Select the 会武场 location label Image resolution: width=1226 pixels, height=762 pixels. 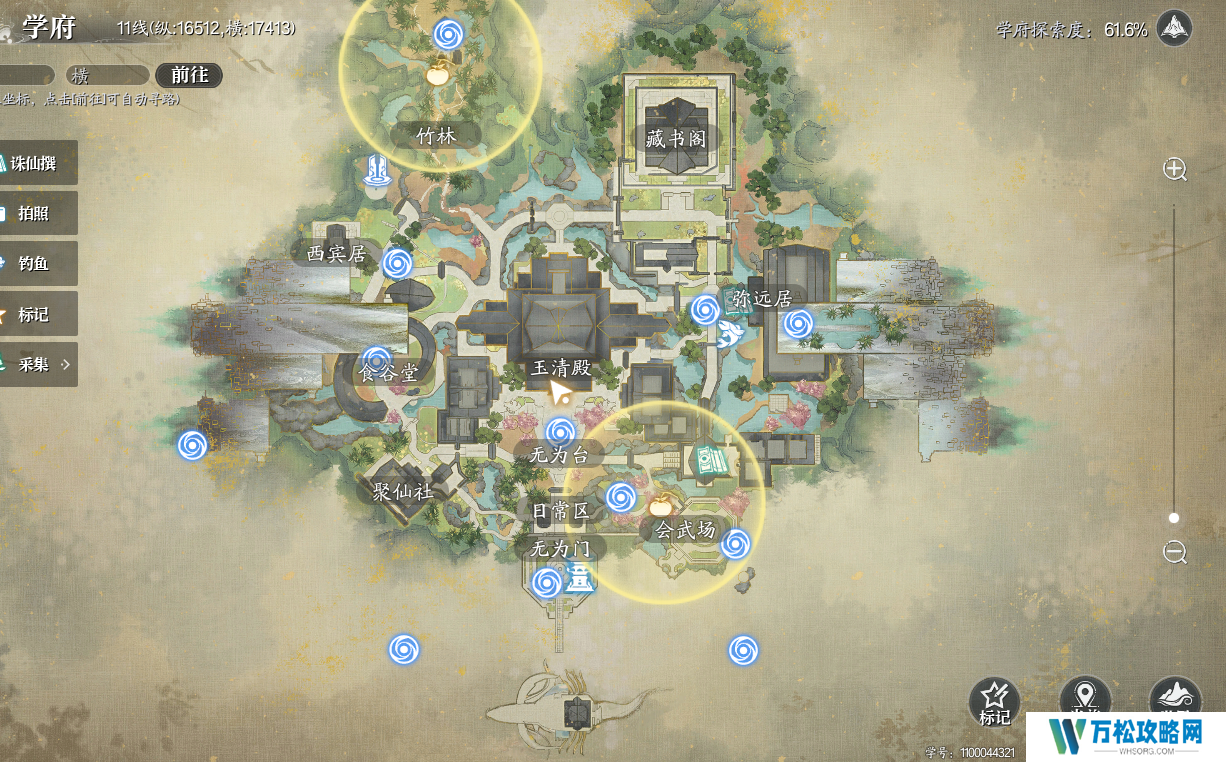click(686, 530)
